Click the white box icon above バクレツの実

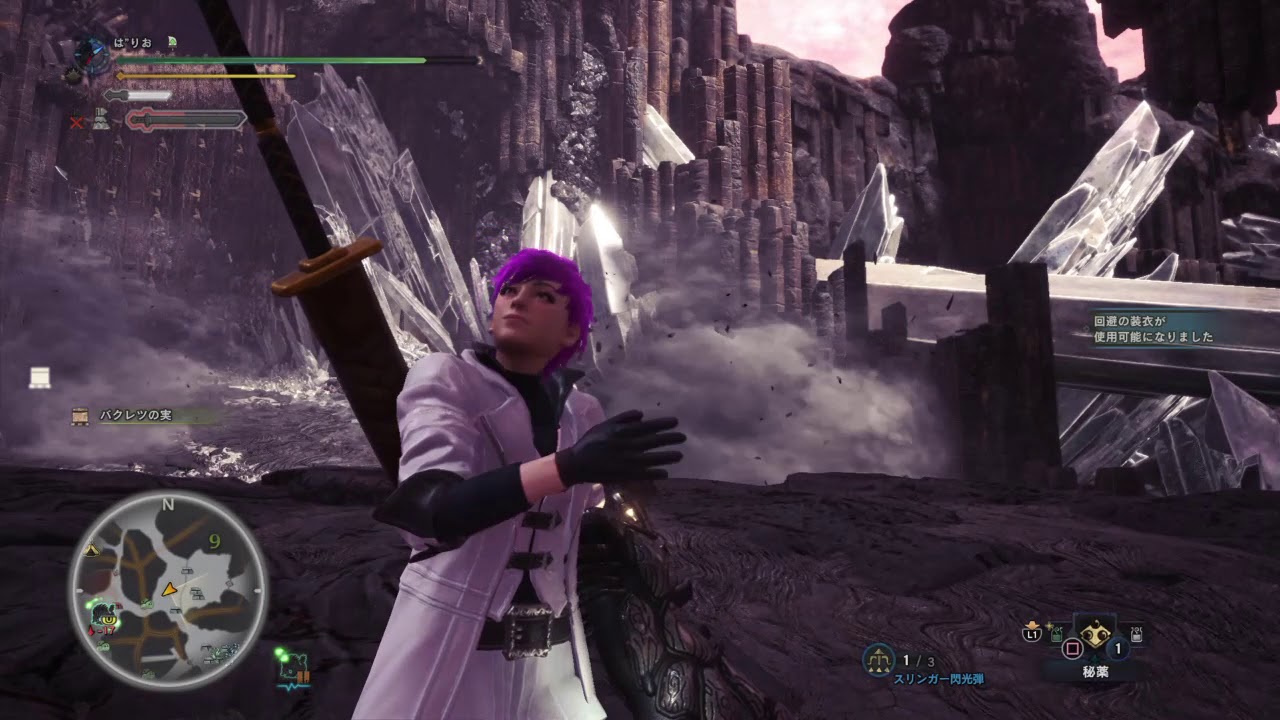tap(40, 377)
